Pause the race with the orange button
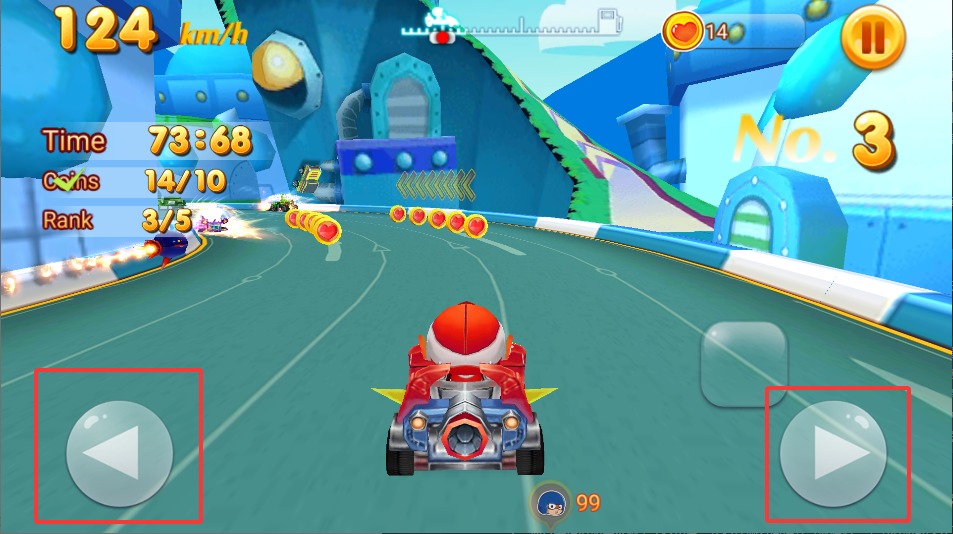 tap(872, 38)
